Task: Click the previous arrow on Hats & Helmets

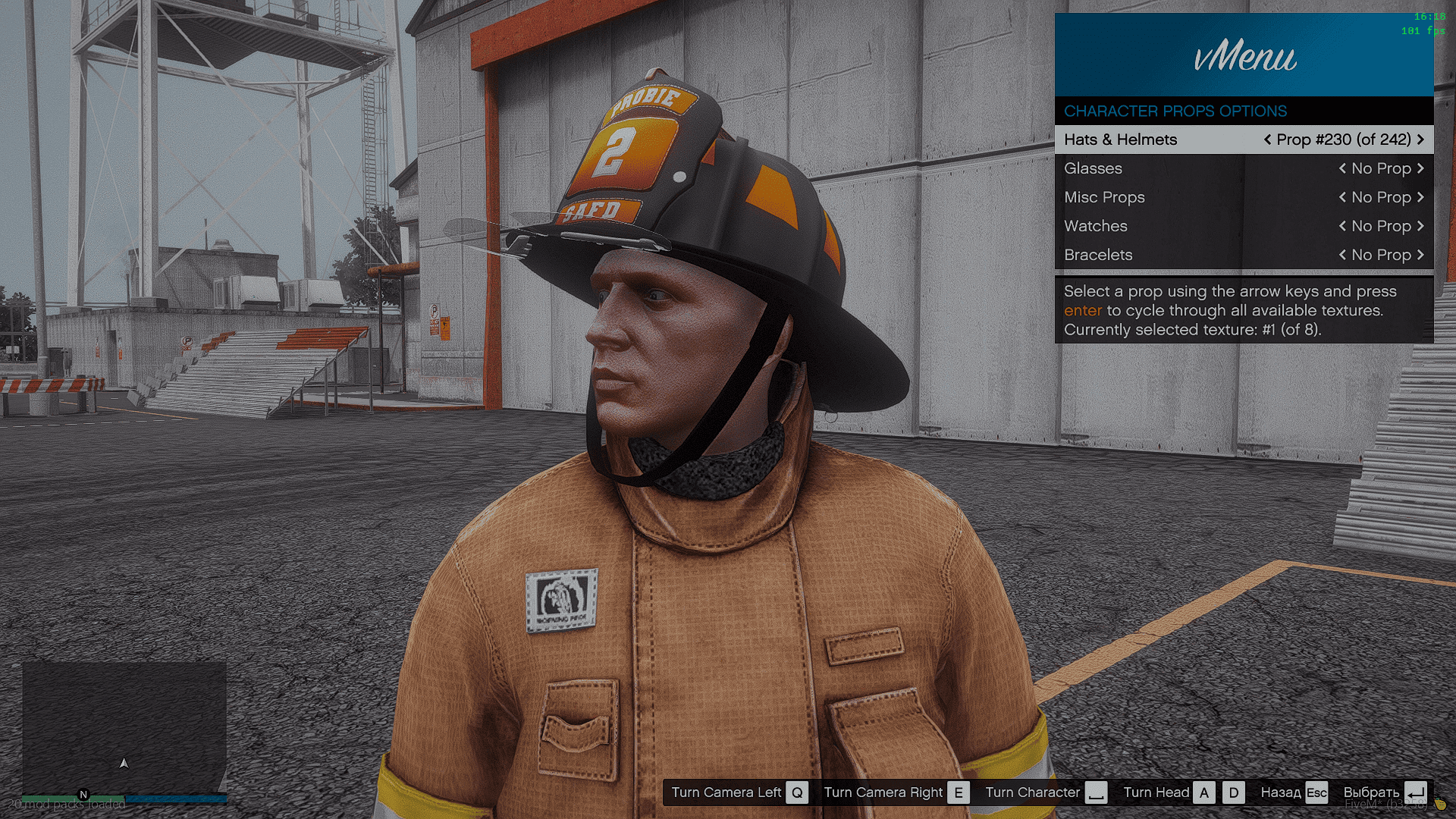Action: click(1267, 140)
